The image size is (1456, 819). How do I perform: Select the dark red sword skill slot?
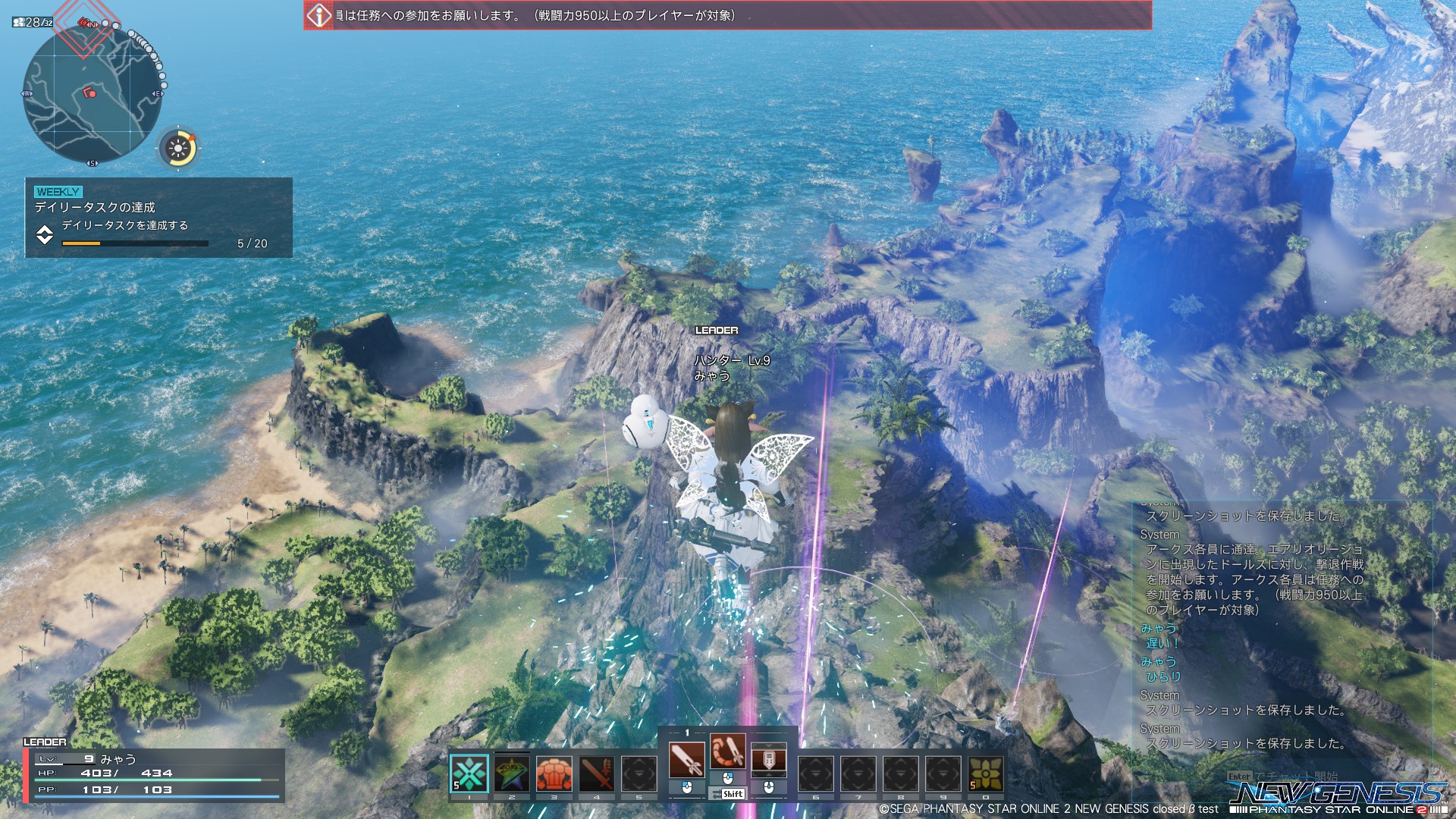point(597,774)
